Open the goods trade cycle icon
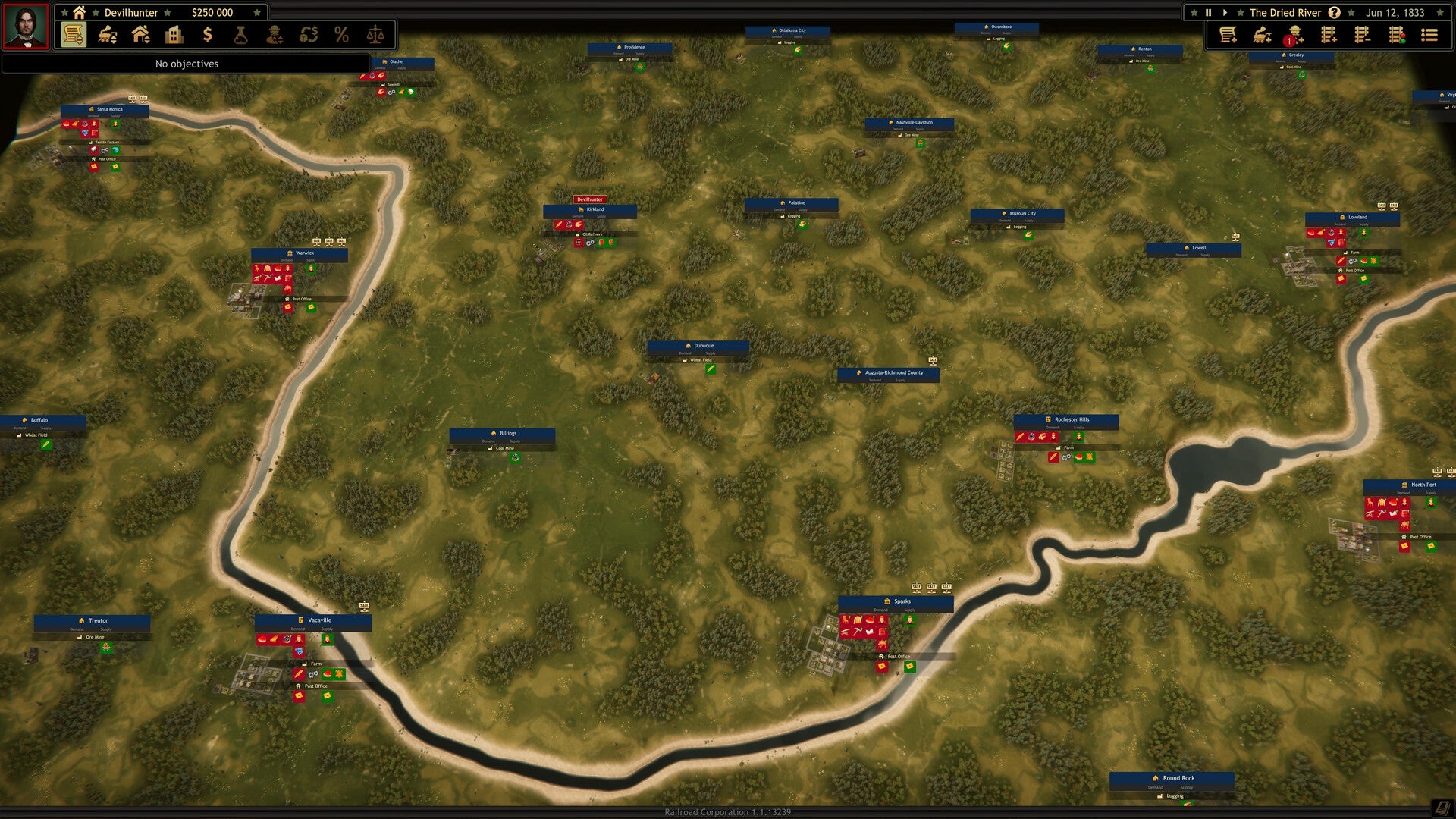Viewport: 1456px width, 819px height. point(309,35)
